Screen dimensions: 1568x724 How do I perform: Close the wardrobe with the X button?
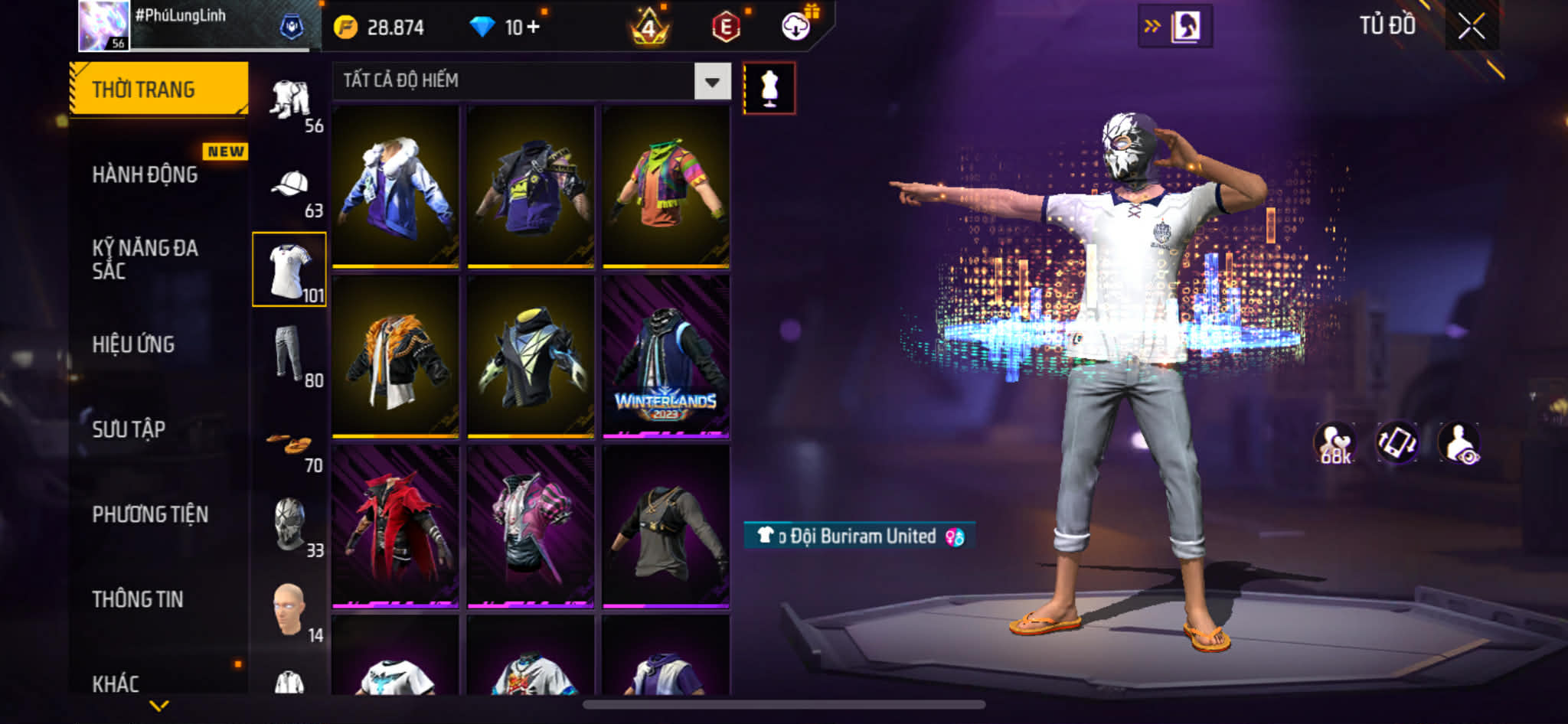coord(1471,27)
